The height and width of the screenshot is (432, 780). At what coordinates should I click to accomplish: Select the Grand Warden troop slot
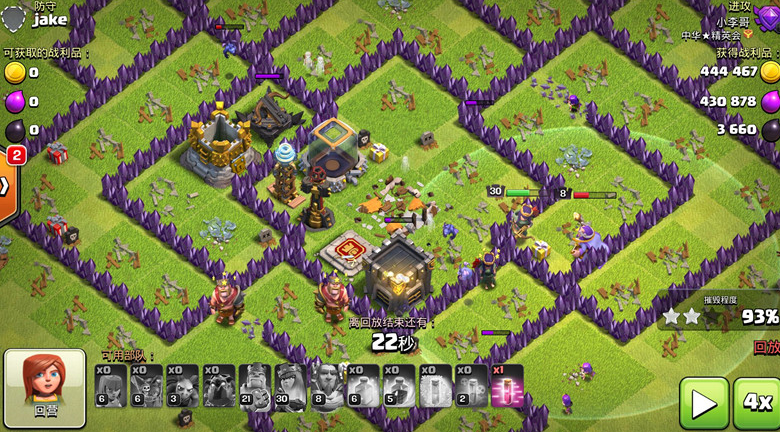coord(326,386)
